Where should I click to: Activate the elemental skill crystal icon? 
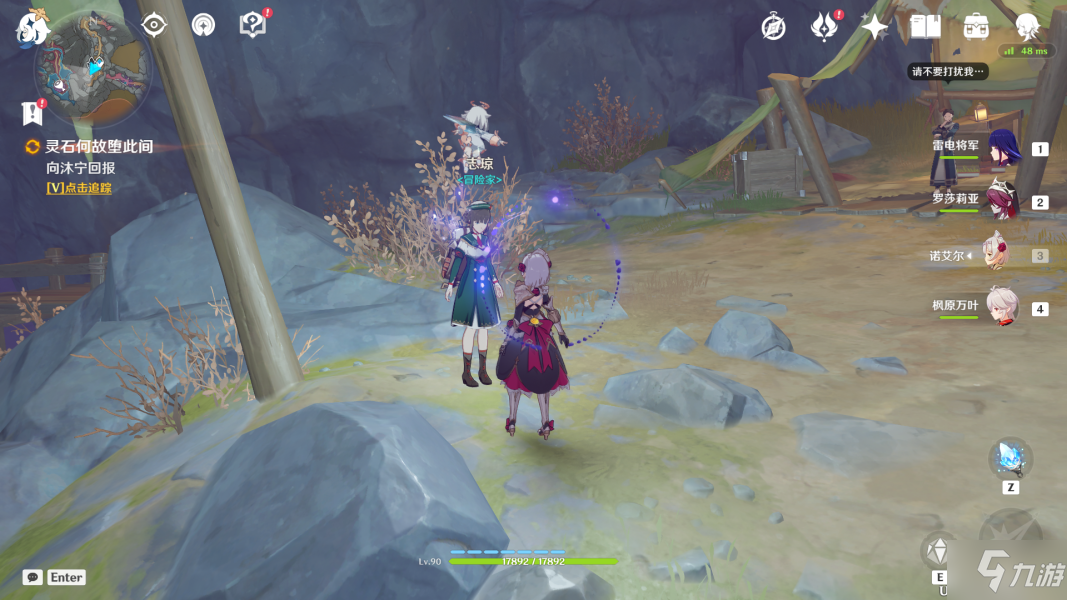point(939,550)
